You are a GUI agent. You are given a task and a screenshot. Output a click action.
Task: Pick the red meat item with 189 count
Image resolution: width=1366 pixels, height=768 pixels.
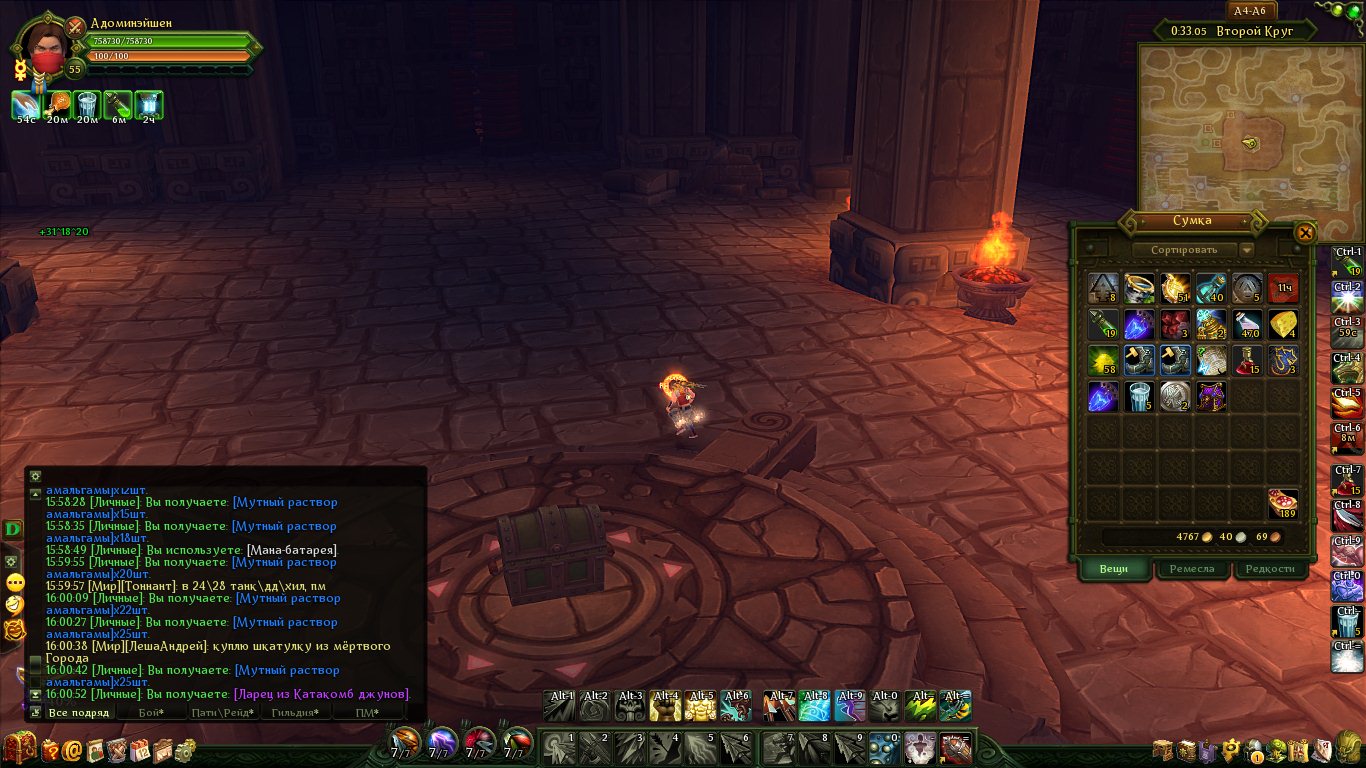coord(1283,503)
